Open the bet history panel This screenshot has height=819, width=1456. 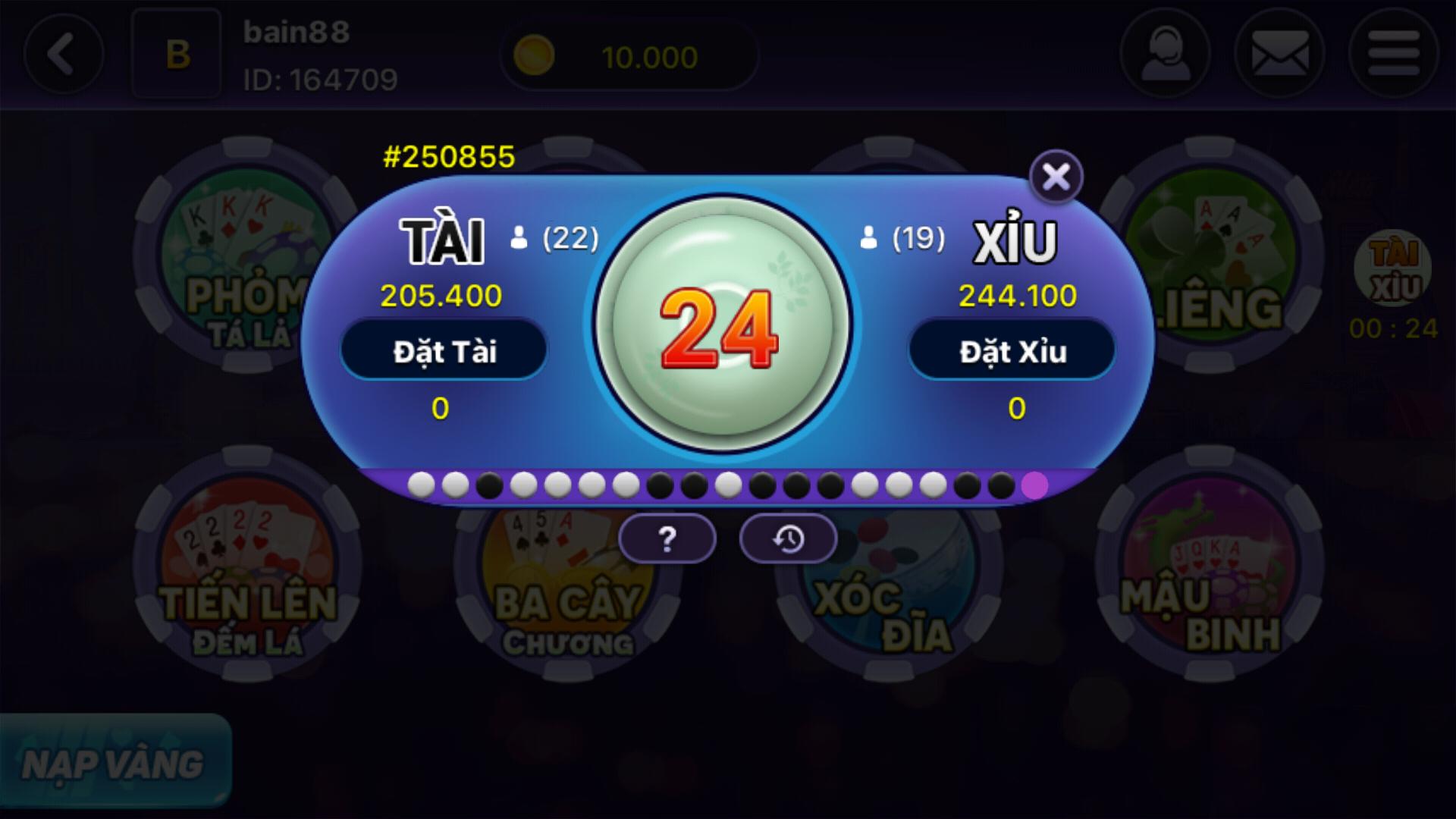tap(789, 538)
